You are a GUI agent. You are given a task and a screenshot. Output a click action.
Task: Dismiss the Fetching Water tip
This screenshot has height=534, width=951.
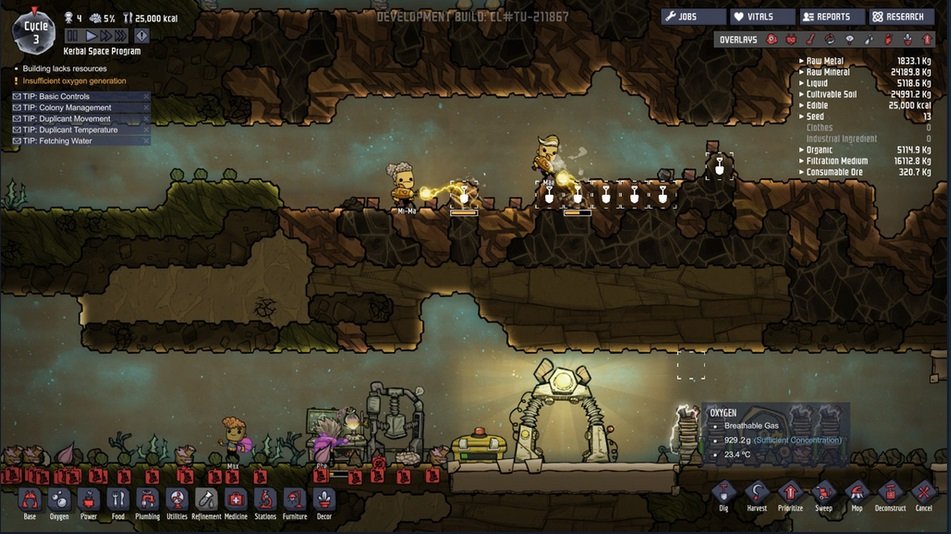point(146,141)
